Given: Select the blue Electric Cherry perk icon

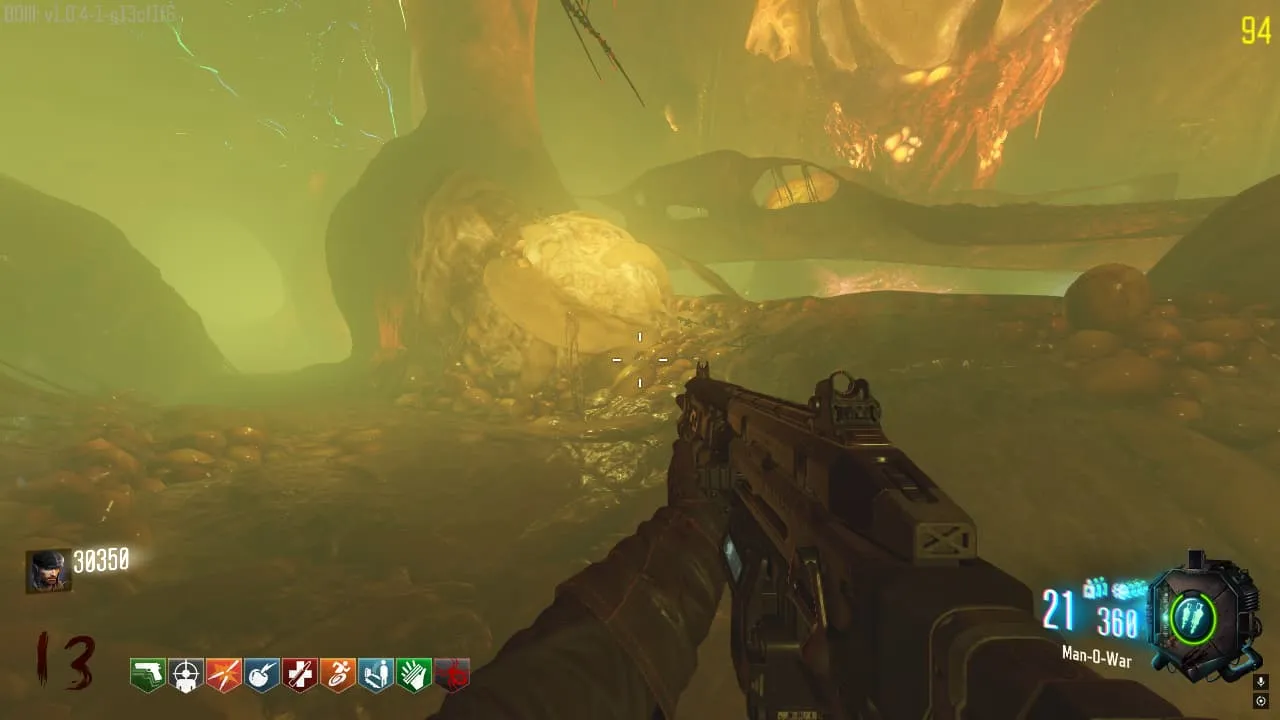Looking at the screenshot, I should click(x=262, y=675).
